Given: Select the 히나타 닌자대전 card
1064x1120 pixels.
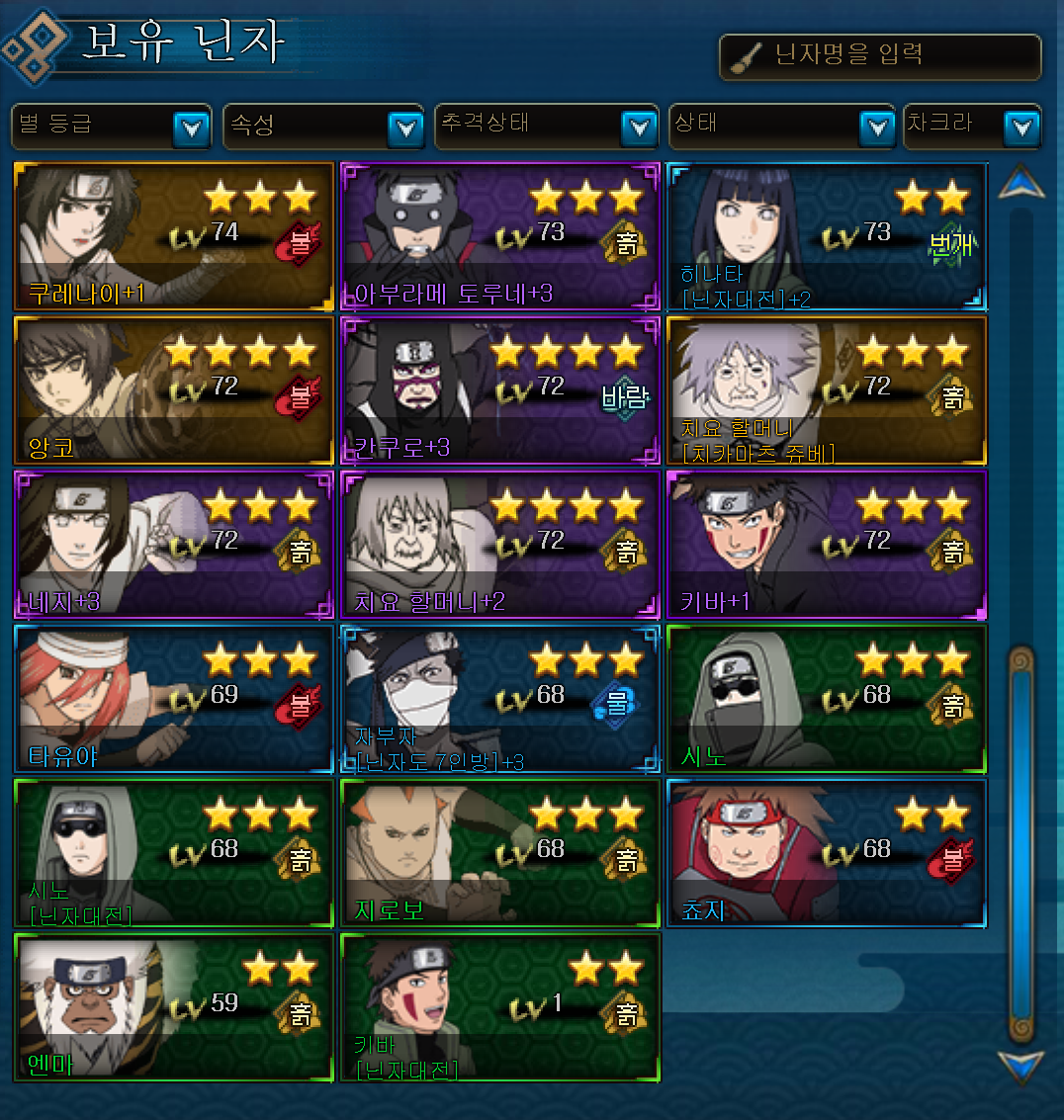Looking at the screenshot, I should point(827,237).
